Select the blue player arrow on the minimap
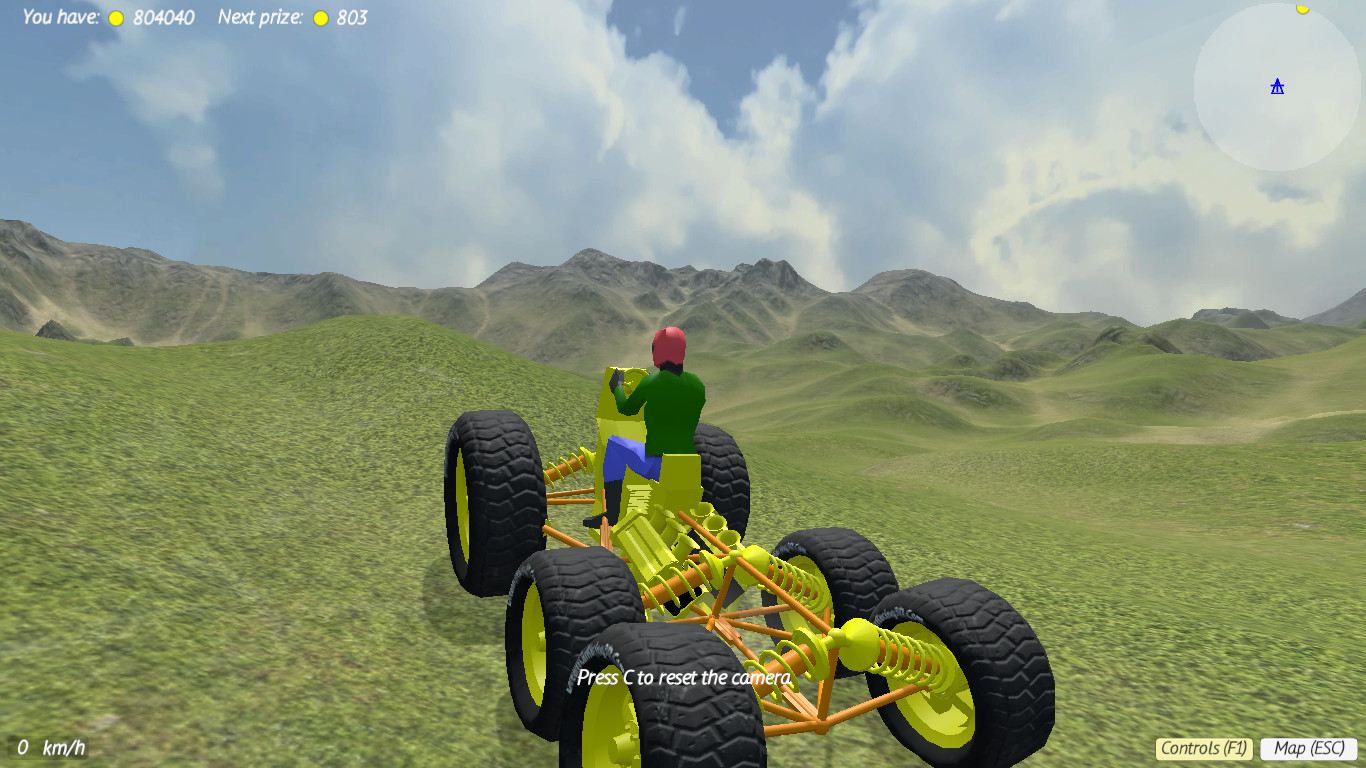The image size is (1366, 768). 1278,88
